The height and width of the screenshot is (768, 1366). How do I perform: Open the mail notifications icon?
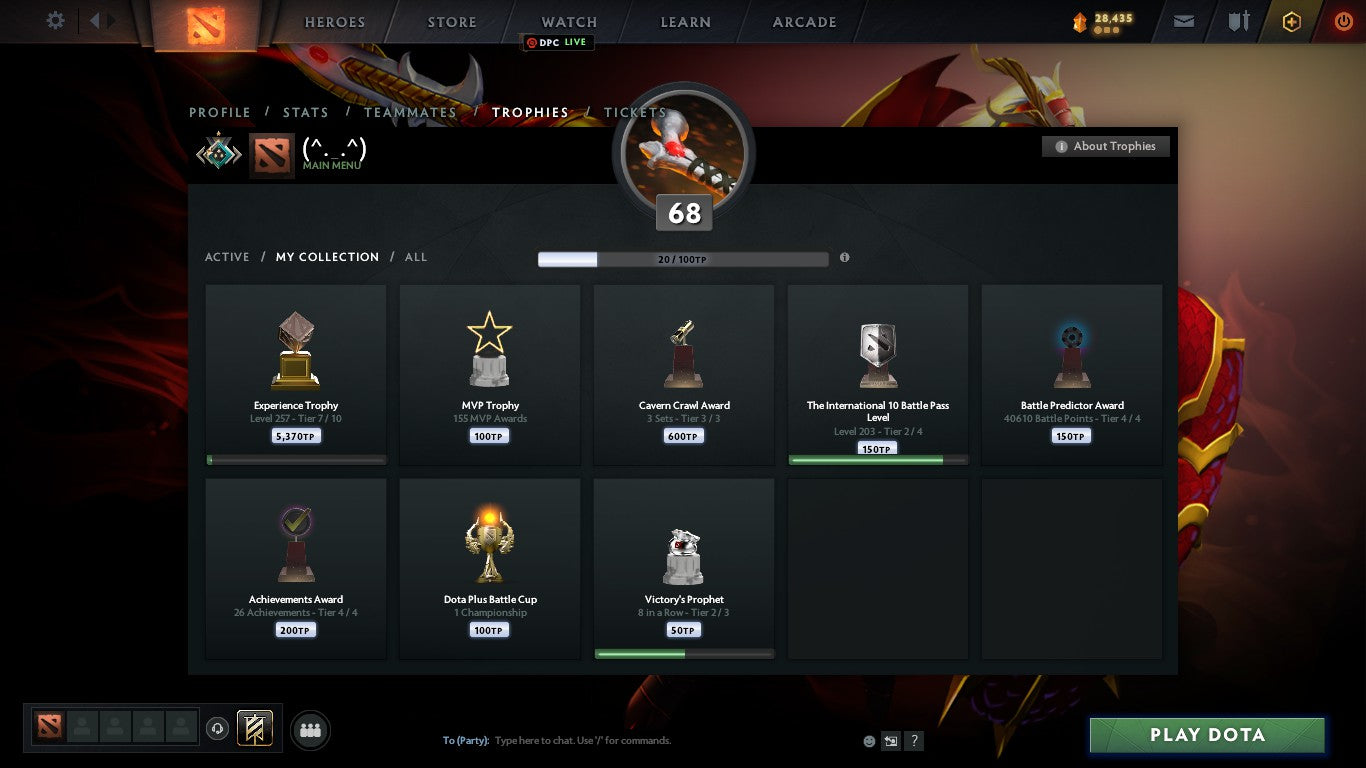(x=1184, y=21)
